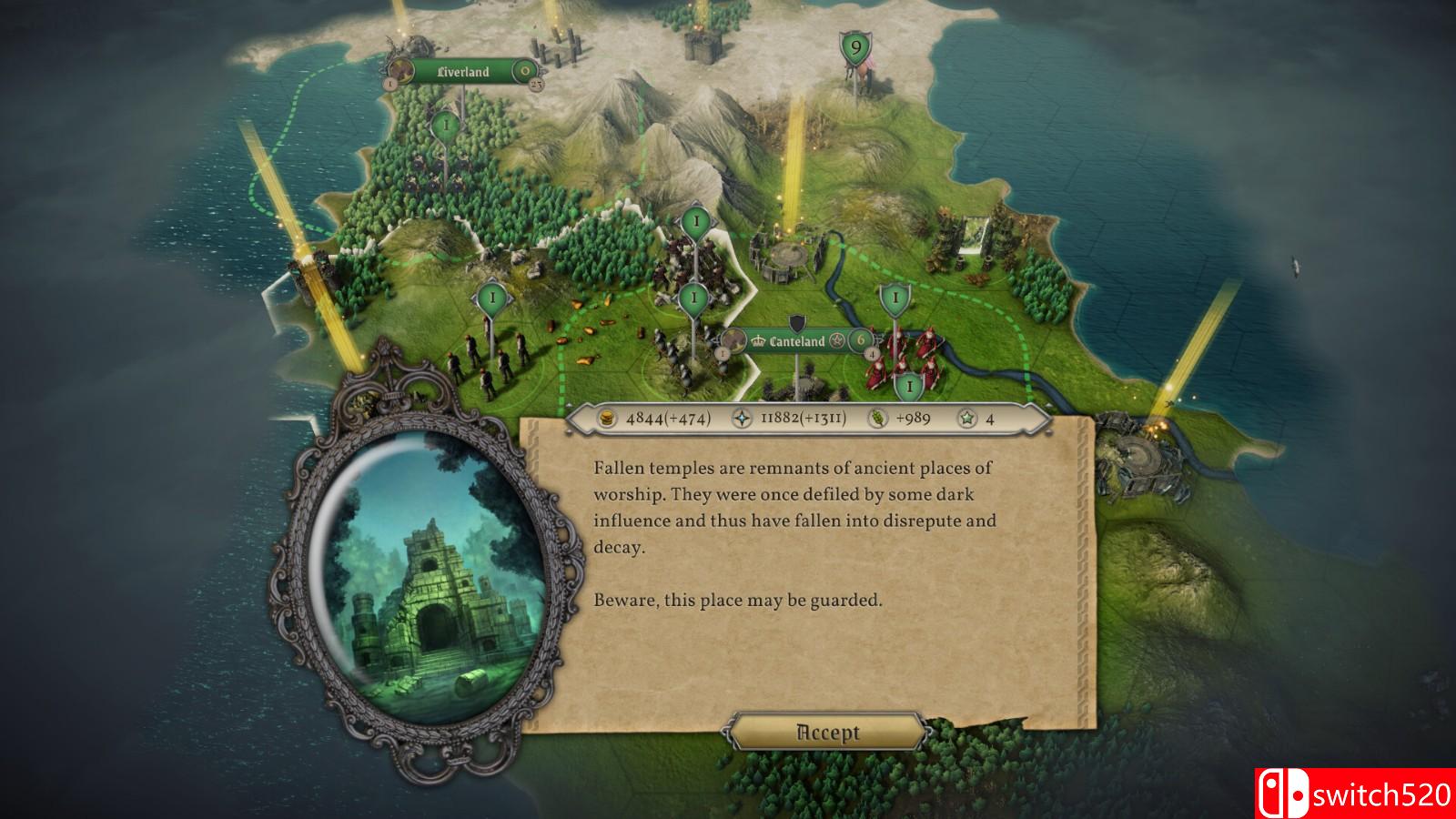Select the Liverland city banner
Image resolution: width=1456 pixels, height=819 pixels.
tap(463, 72)
